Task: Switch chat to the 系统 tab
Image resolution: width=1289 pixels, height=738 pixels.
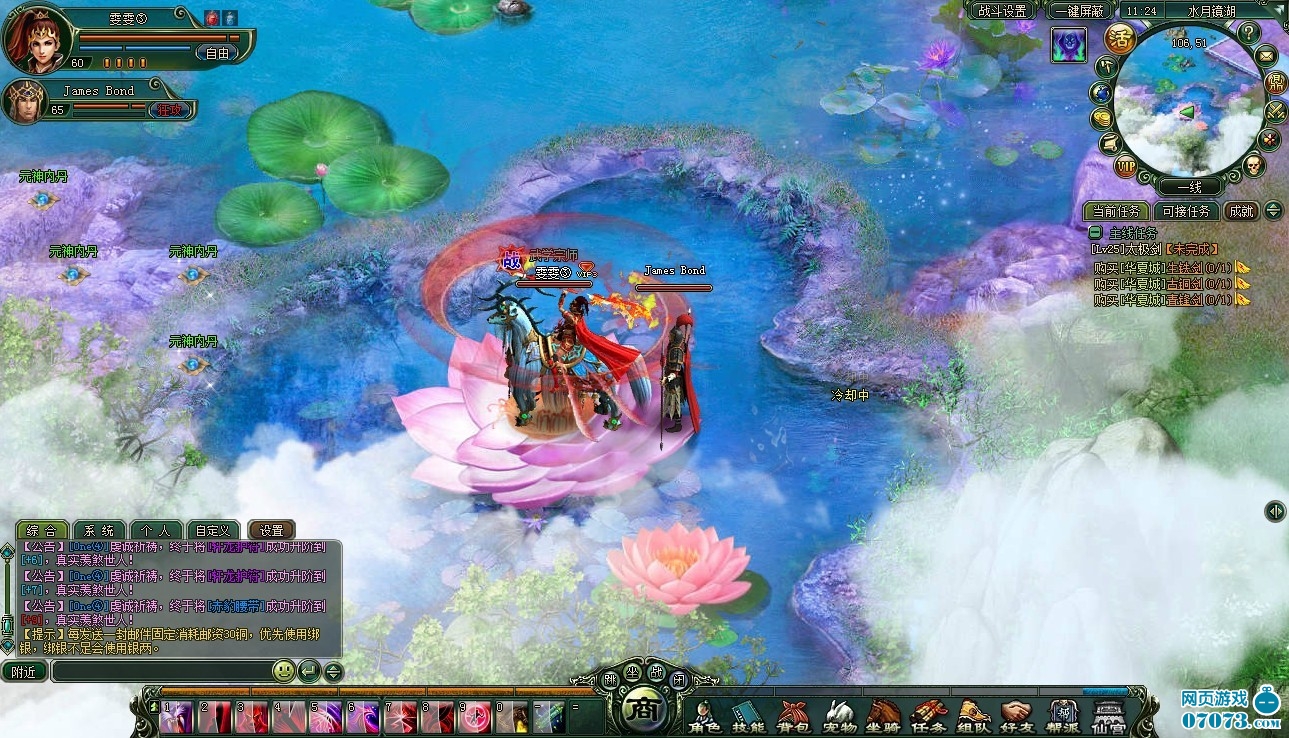Action: pos(99,530)
